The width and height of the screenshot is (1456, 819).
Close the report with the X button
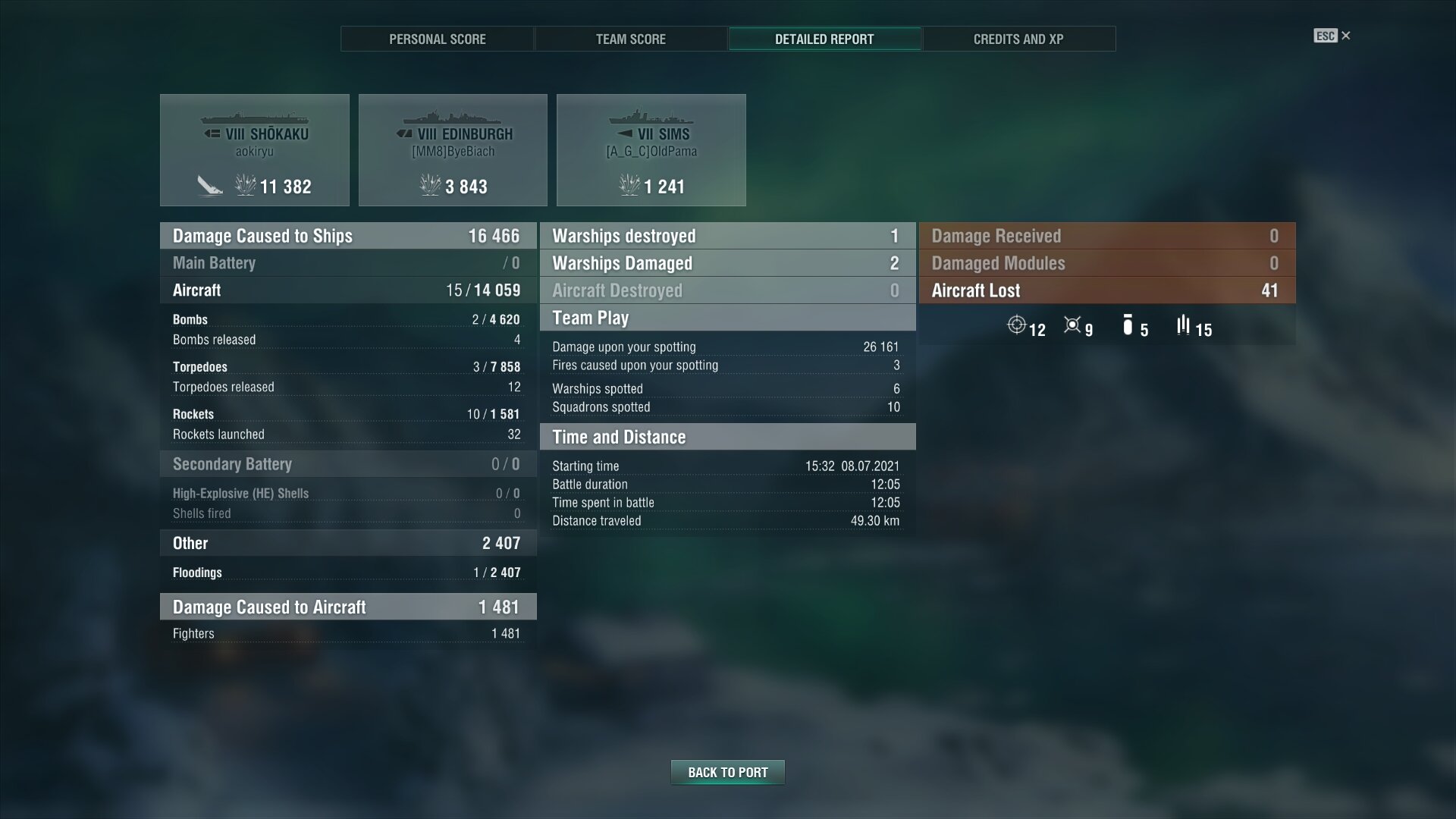point(1346,36)
